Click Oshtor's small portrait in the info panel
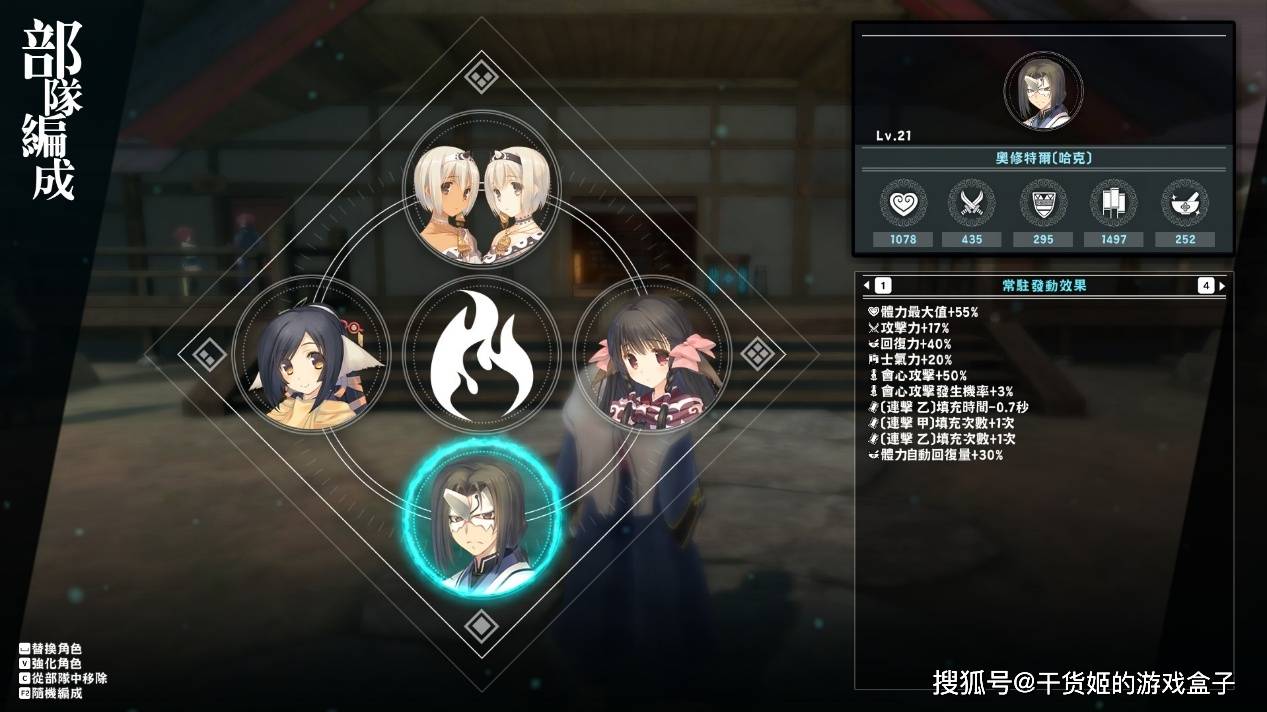The width and height of the screenshot is (1267, 712). (x=1043, y=91)
